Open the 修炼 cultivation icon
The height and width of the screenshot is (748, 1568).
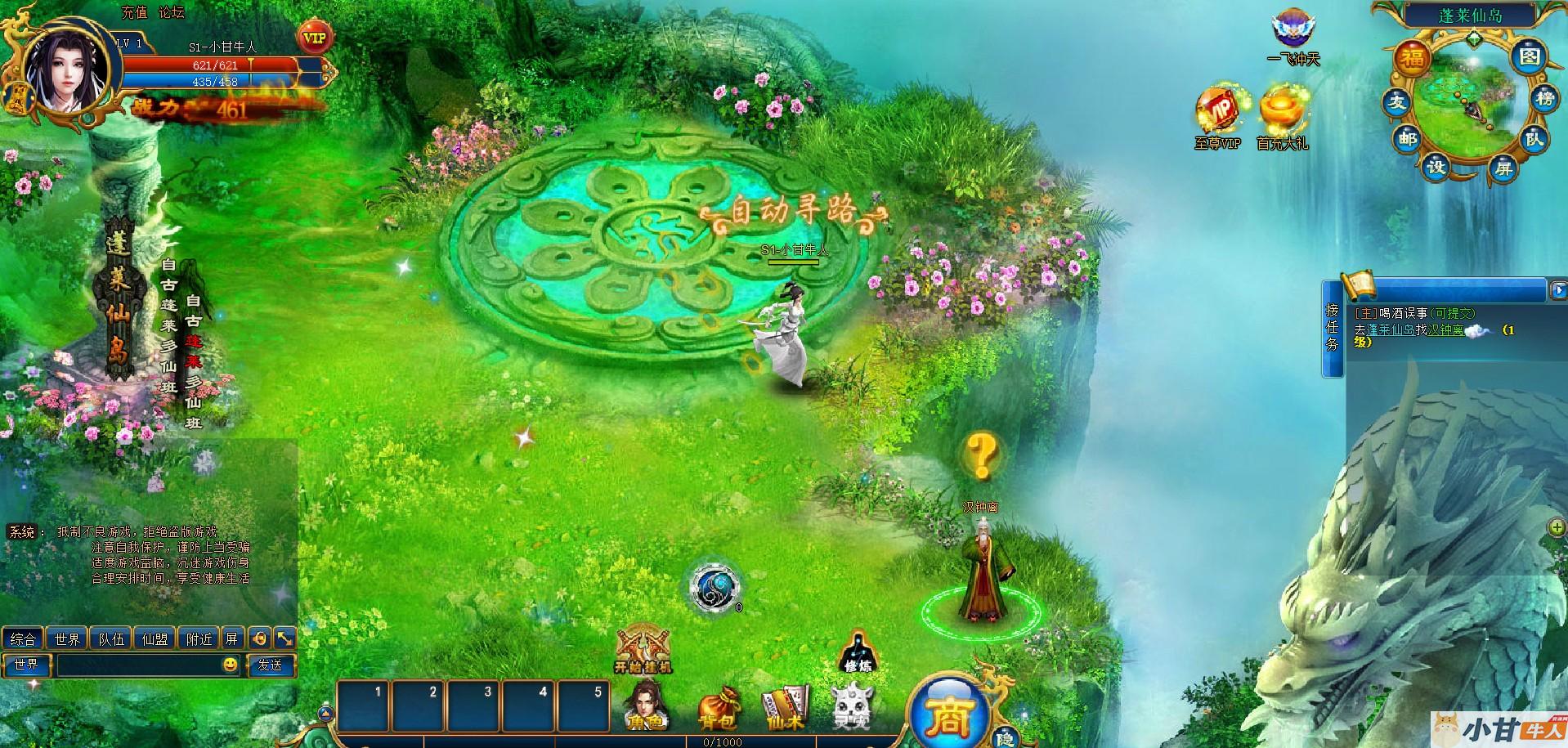point(857,651)
